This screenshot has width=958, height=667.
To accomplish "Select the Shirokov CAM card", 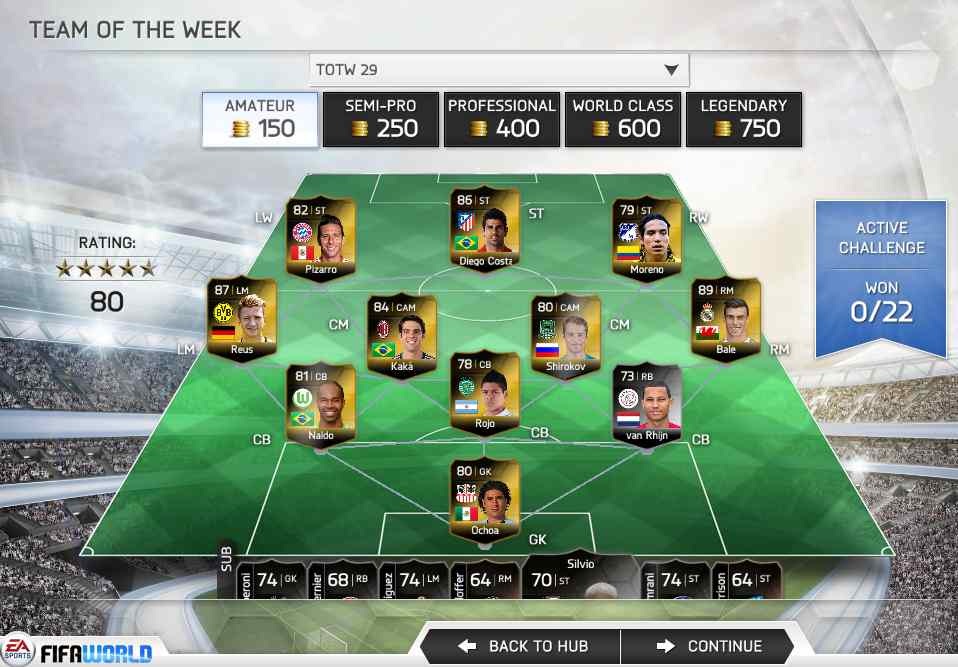I will tap(566, 334).
